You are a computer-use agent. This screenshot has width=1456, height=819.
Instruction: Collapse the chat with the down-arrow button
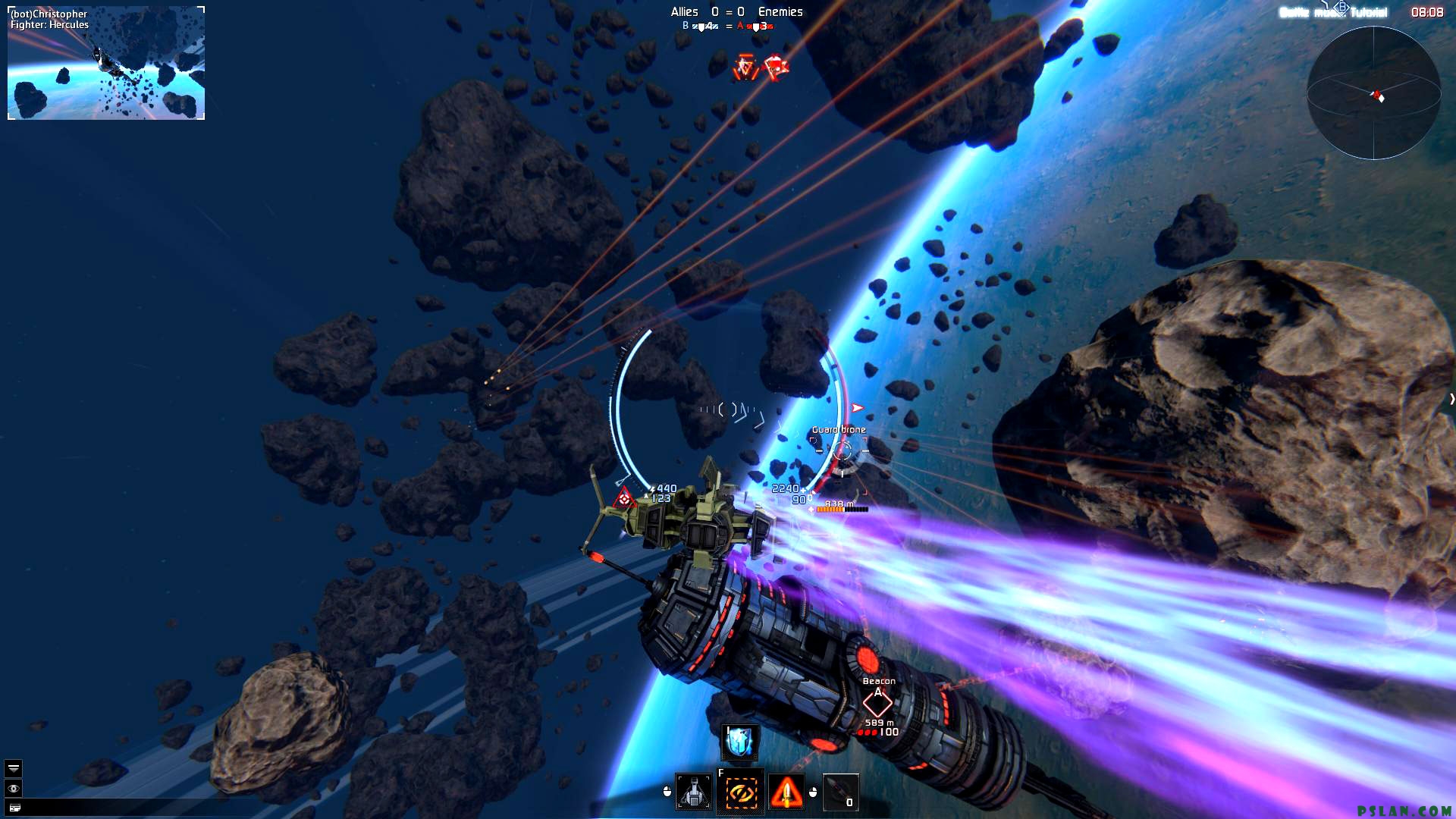(x=14, y=768)
